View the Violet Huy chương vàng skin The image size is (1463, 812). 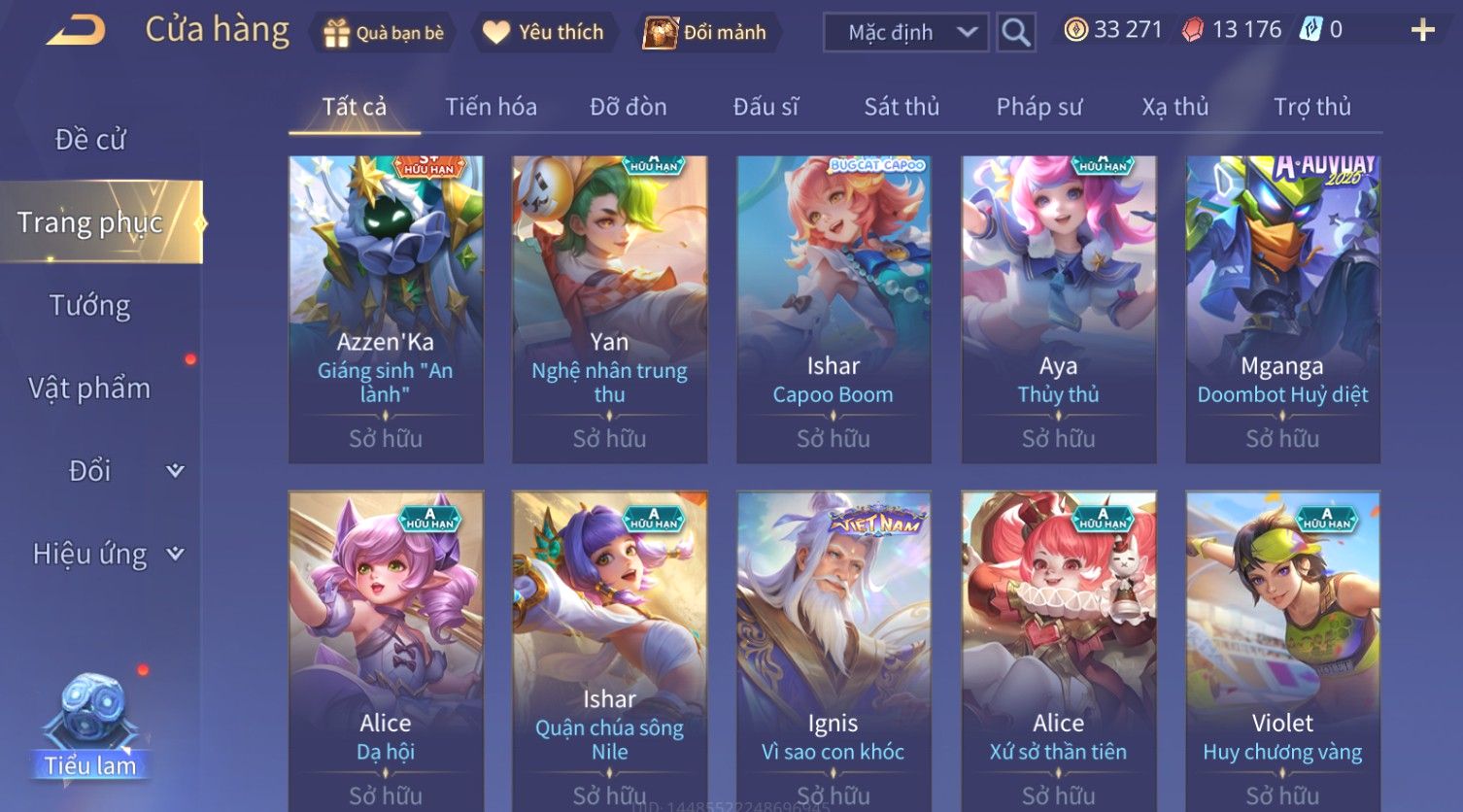click(1282, 649)
